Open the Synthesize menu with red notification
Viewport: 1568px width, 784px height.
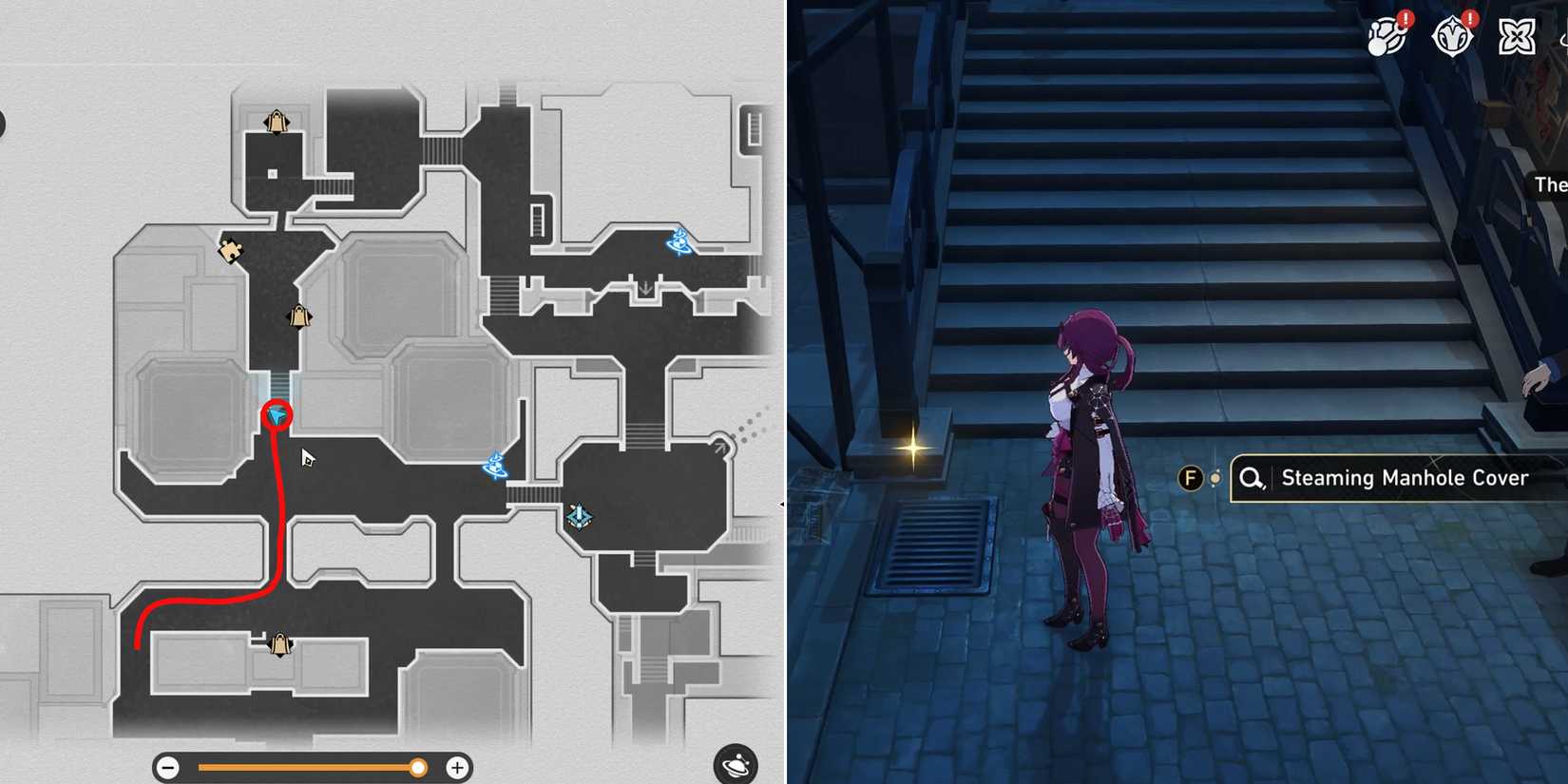point(1386,35)
